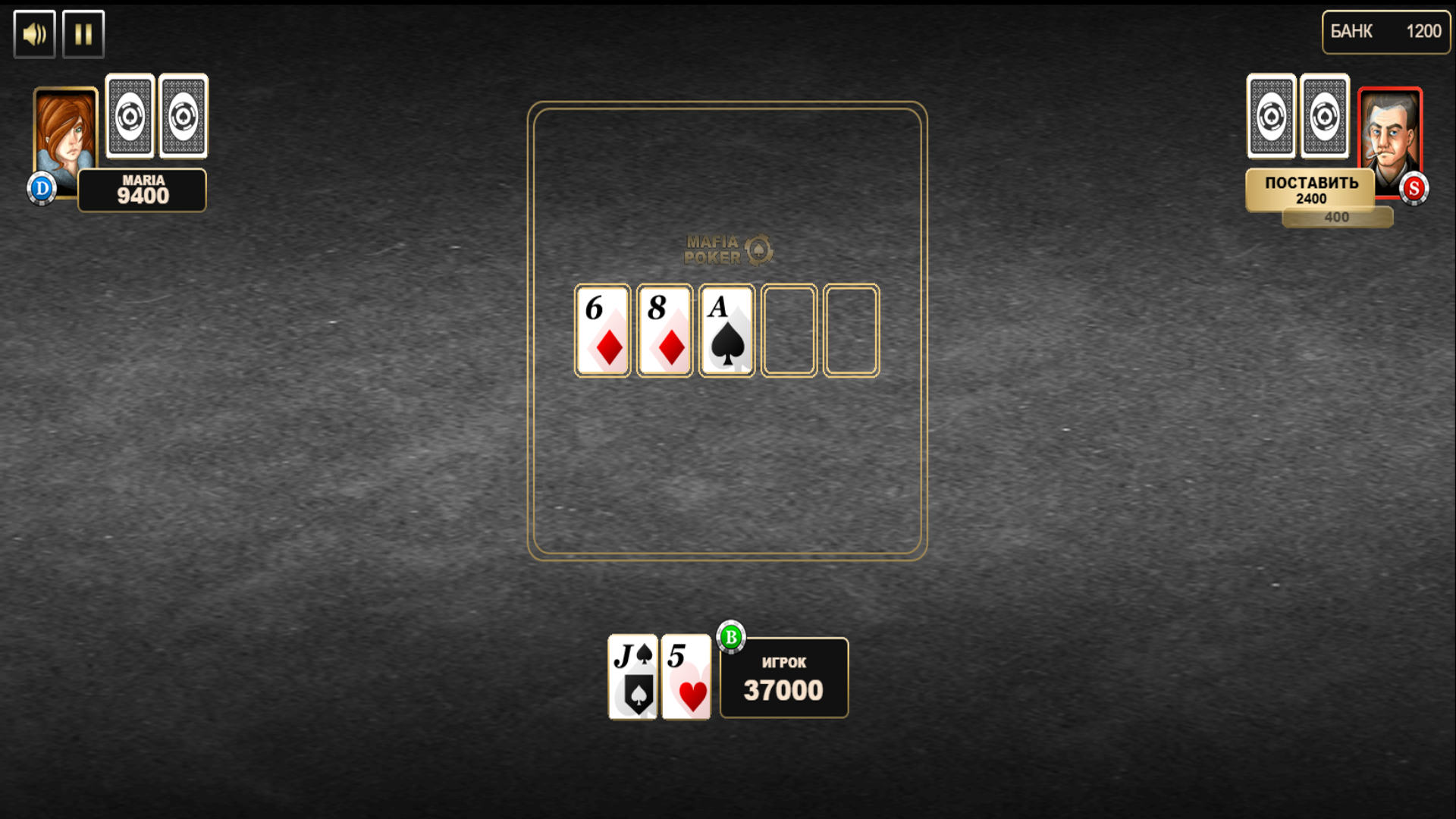Click Maria's first face-down card
The image size is (1456, 819).
(x=130, y=115)
